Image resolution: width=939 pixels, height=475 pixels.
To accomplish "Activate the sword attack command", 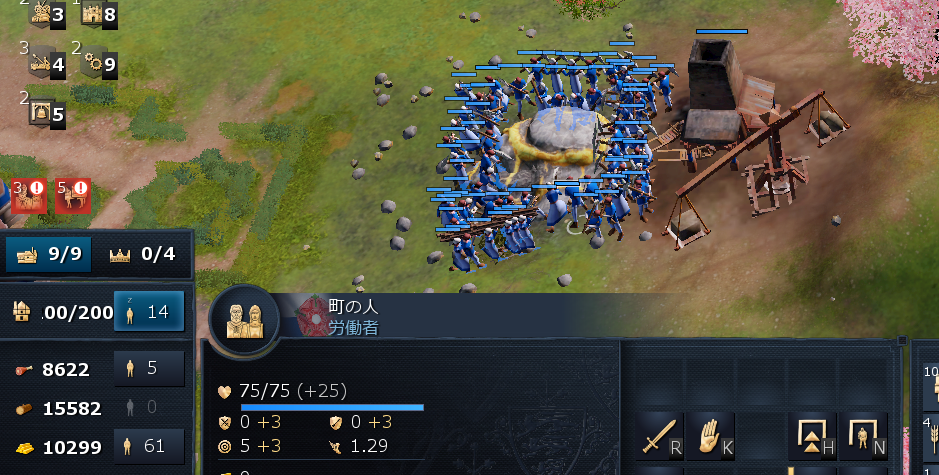I will (662, 435).
